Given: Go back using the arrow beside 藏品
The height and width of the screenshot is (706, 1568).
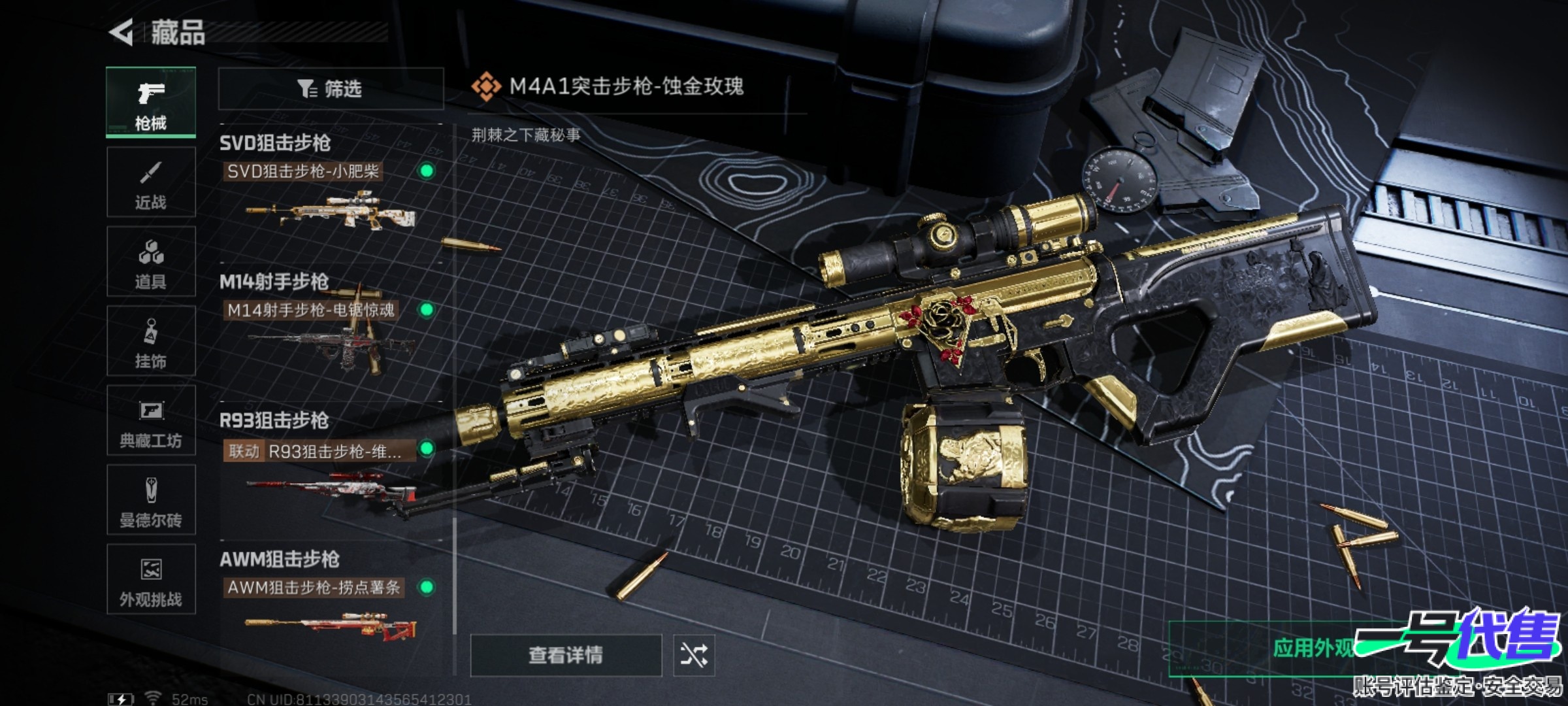Looking at the screenshot, I should 122,32.
